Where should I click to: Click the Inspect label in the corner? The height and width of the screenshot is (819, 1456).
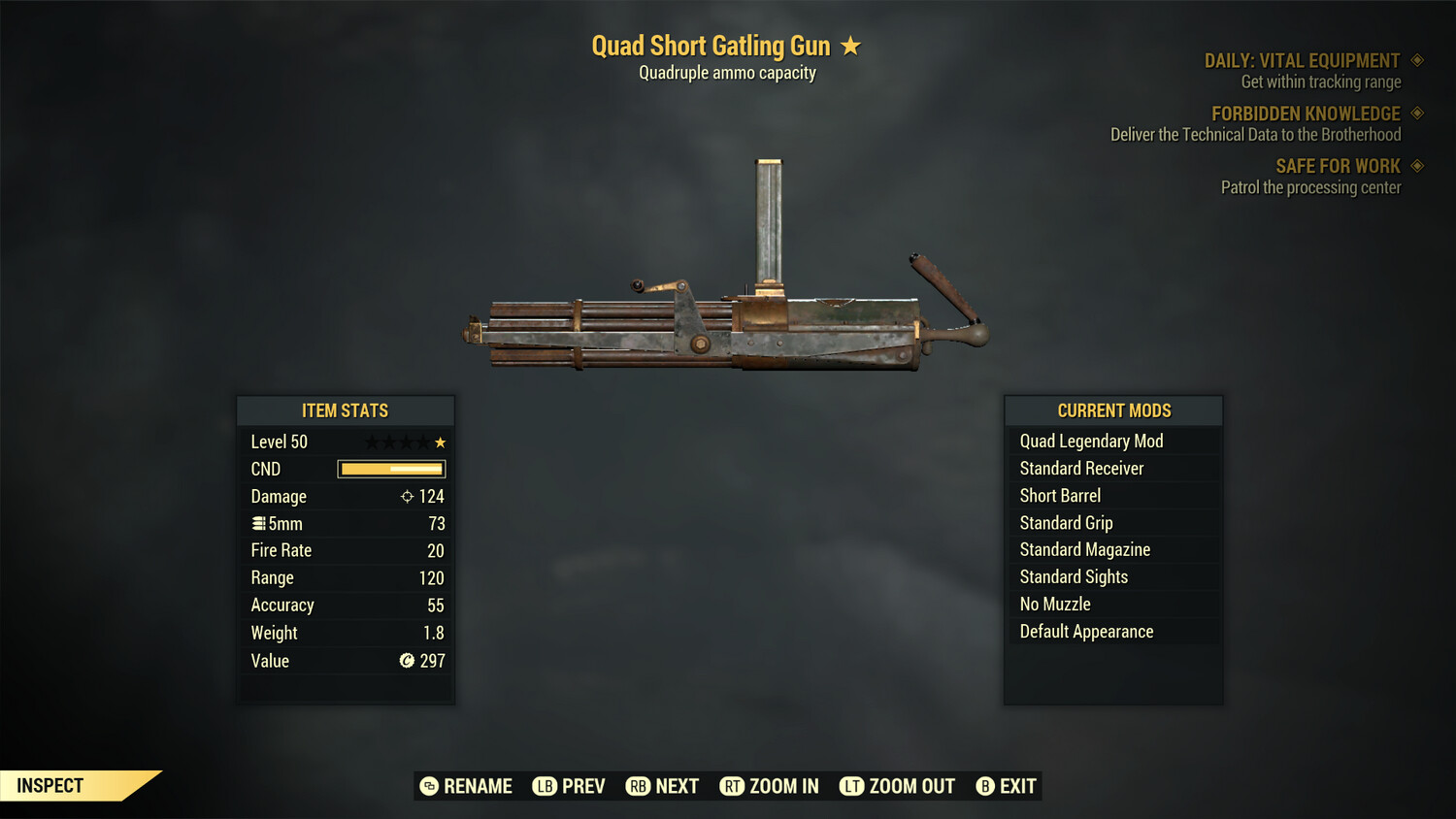click(x=49, y=785)
